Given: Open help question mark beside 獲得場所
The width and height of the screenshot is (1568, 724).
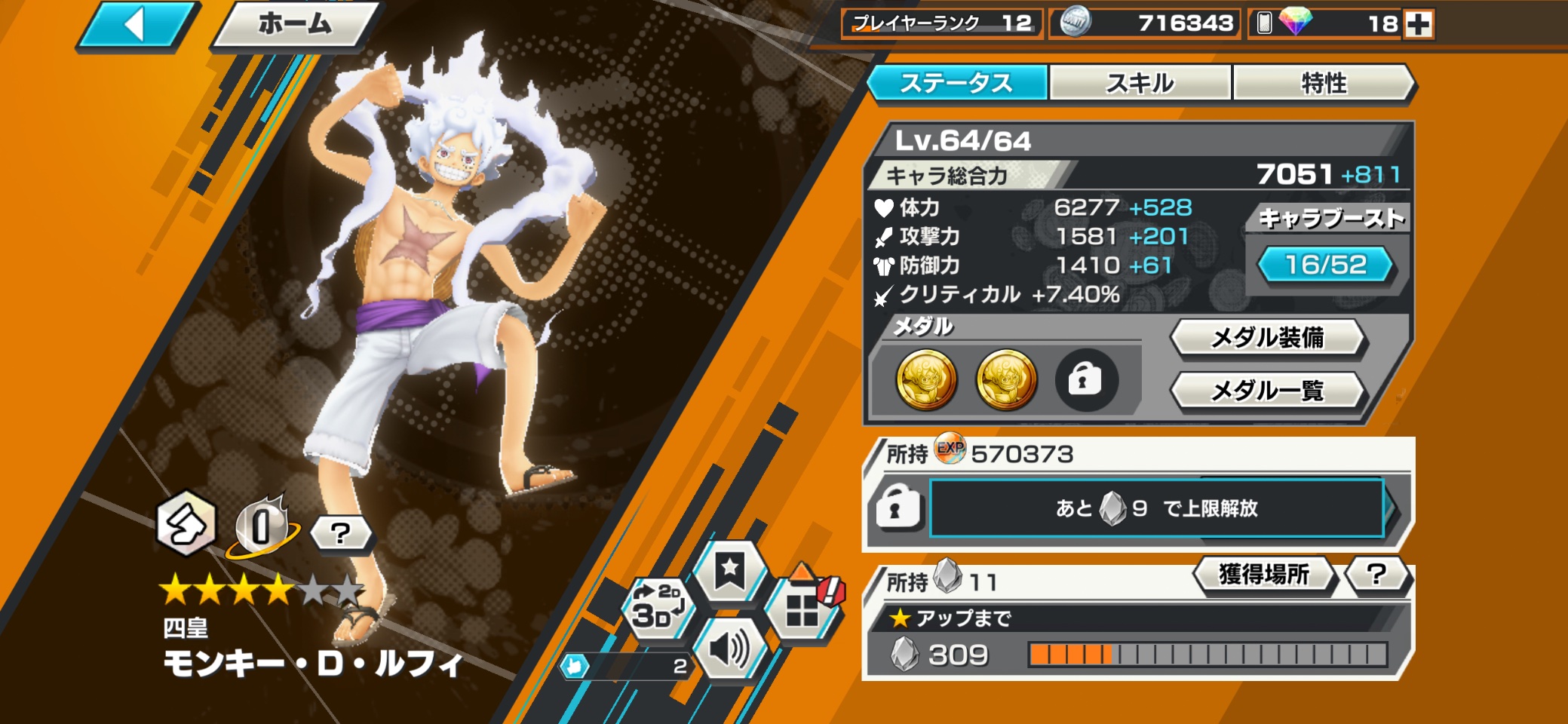Looking at the screenshot, I should coord(1376,575).
